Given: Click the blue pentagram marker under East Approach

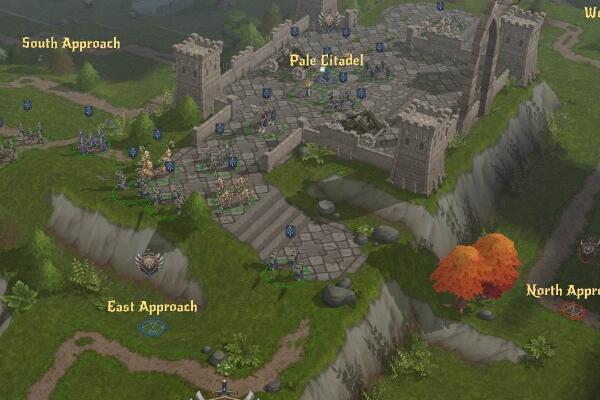Looking at the screenshot, I should click(153, 327).
